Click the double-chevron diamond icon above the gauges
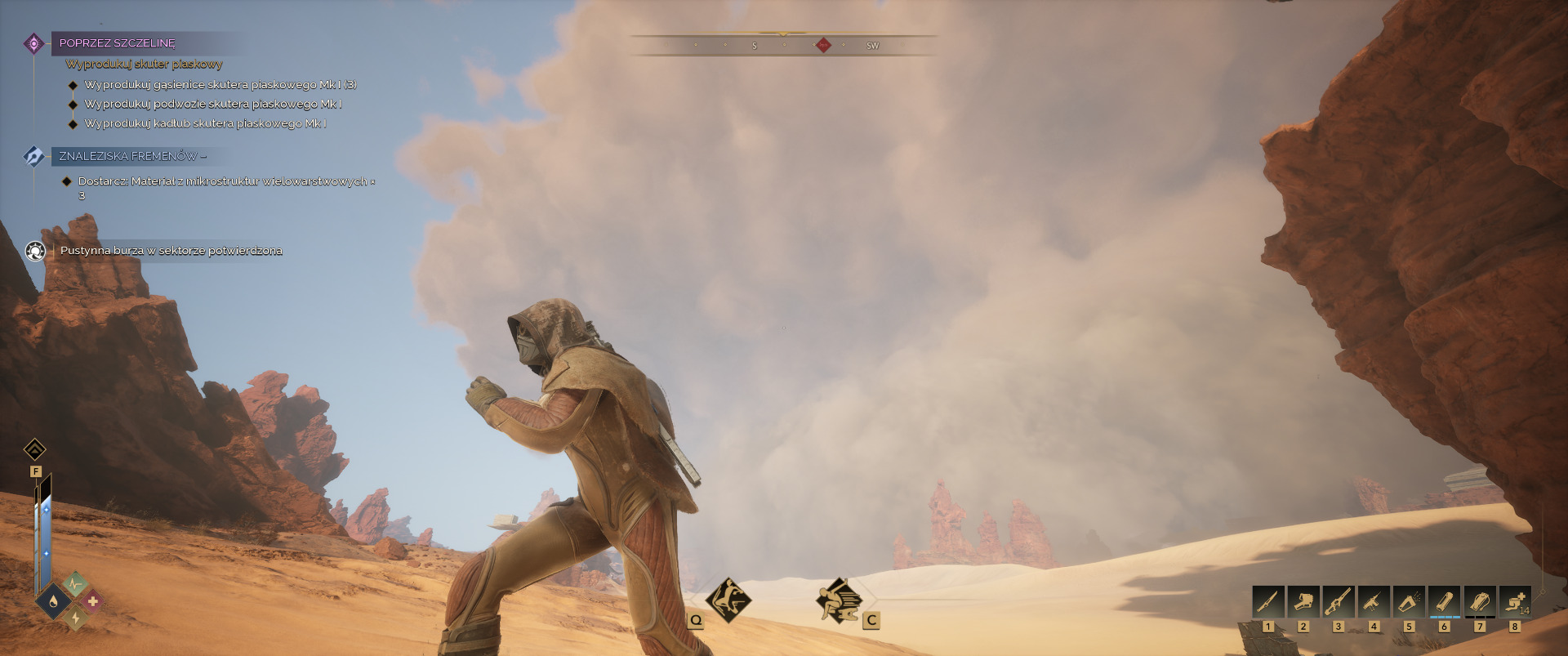The image size is (1568, 656). [x=35, y=449]
